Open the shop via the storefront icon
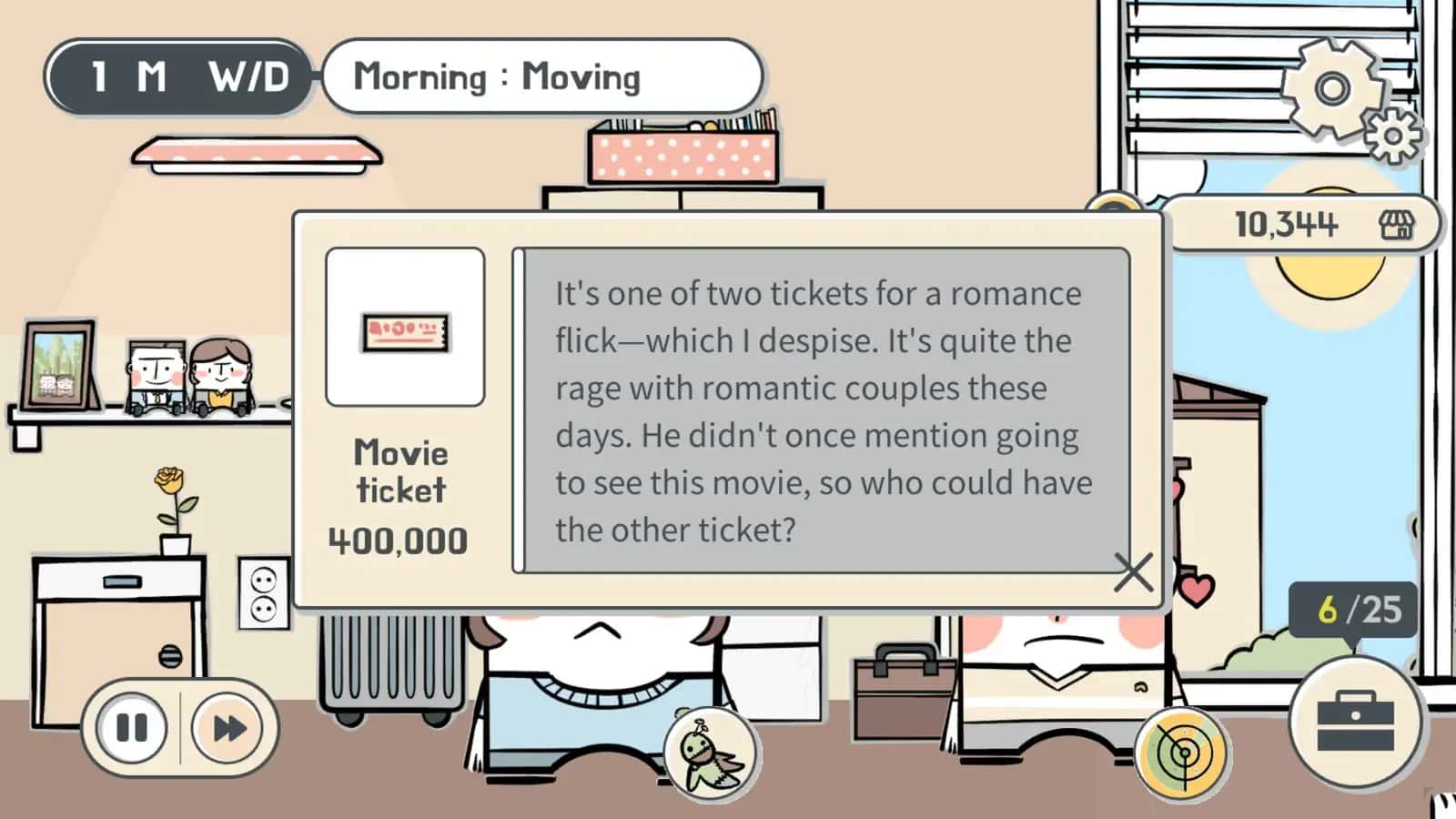This screenshot has height=819, width=1456. (1399, 224)
